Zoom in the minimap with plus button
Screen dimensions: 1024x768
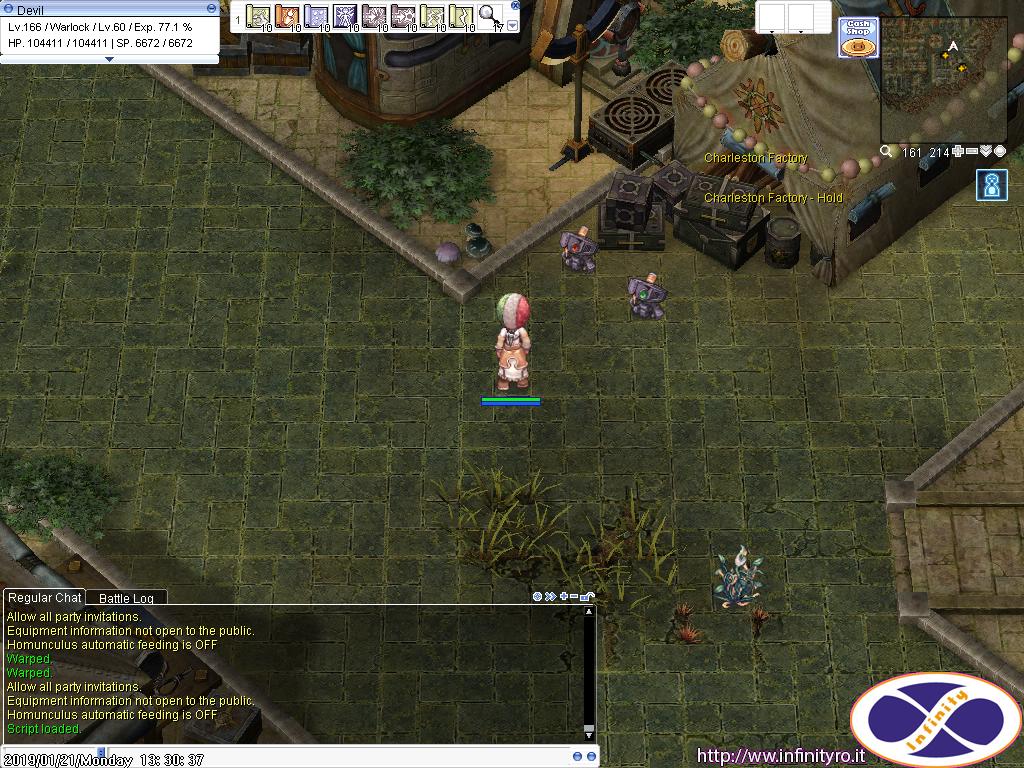(958, 152)
